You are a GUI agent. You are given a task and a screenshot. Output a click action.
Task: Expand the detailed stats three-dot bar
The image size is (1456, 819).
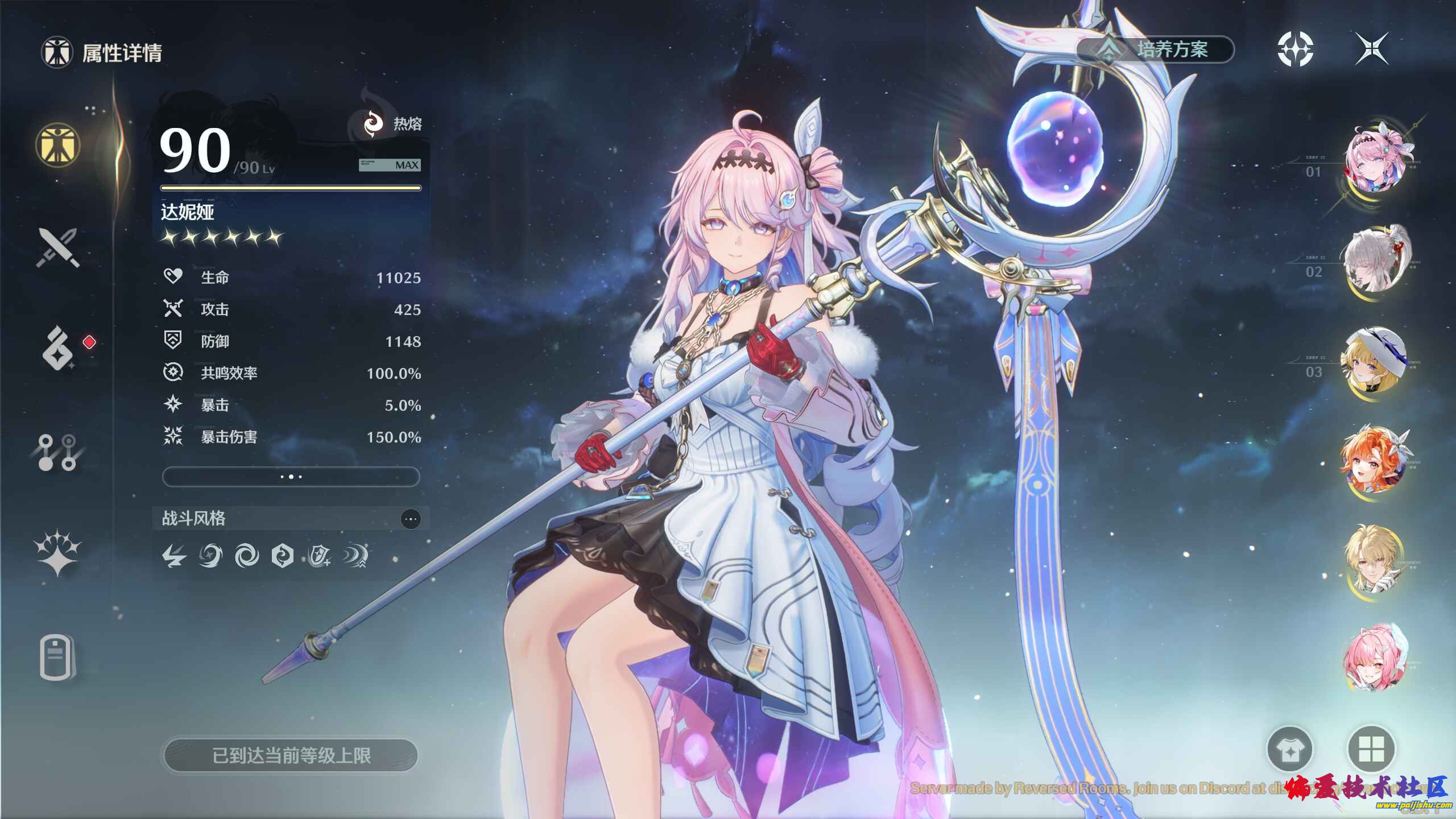coord(291,477)
